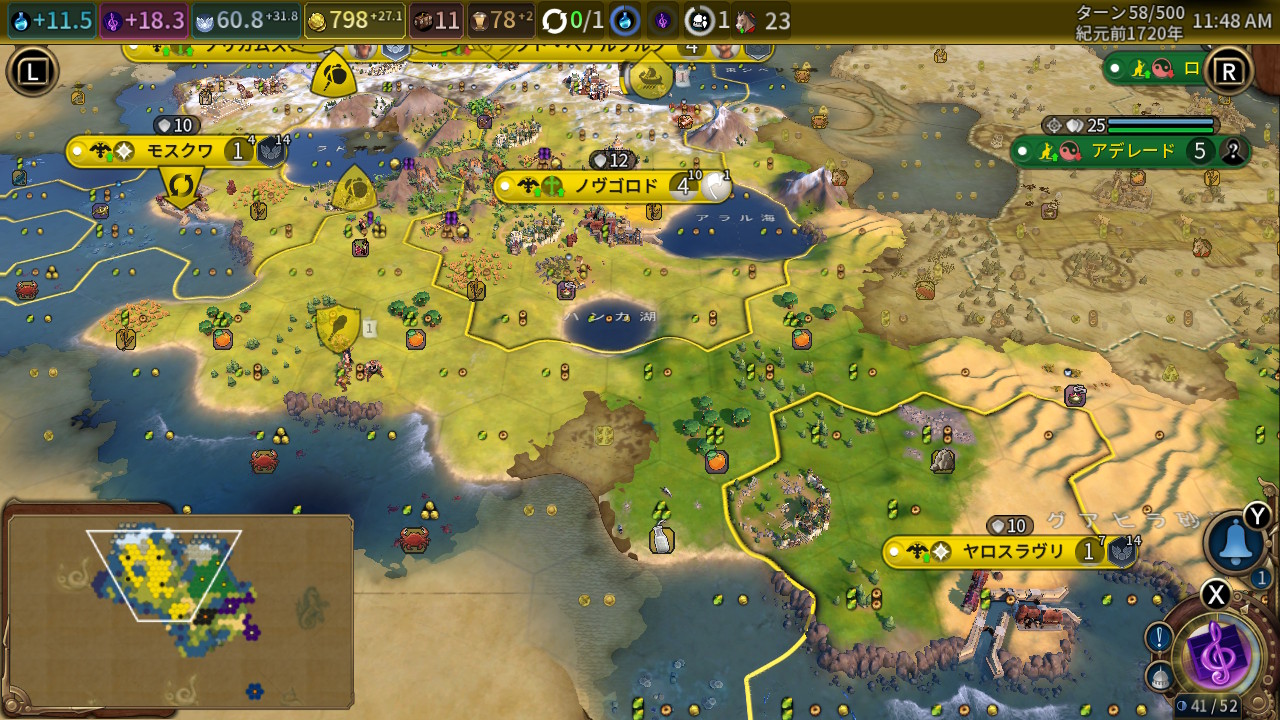1280x720 pixels.
Task: Click the faith dove icon in top bar
Action: (205, 20)
